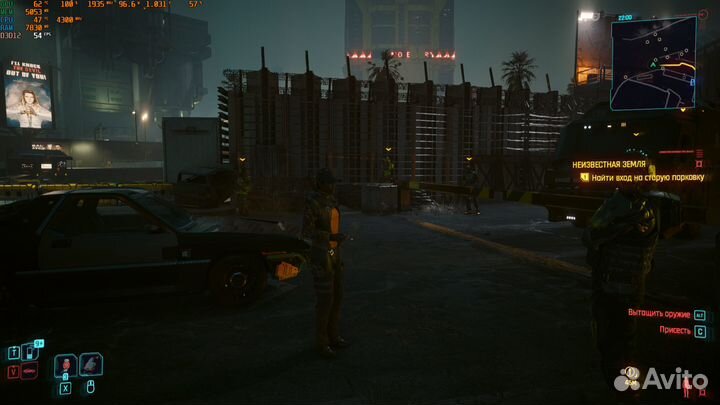
Task: Use the red consumable inhaler slot
Action: tap(66, 365)
